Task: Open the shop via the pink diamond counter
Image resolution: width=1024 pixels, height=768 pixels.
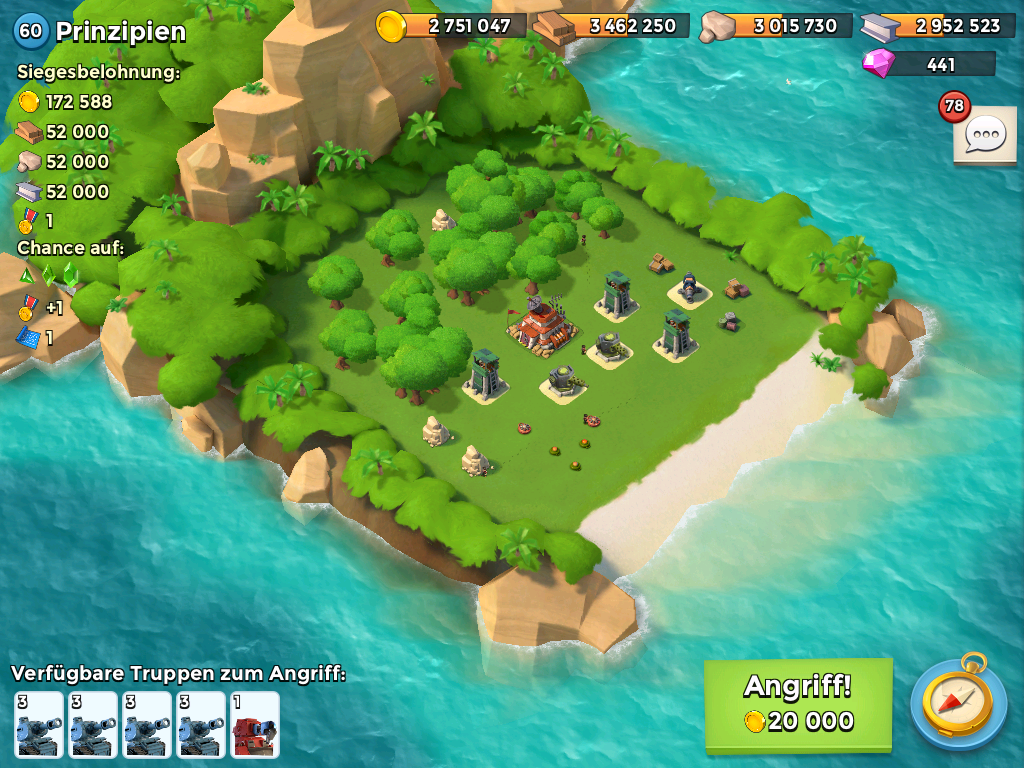Action: (x=929, y=64)
